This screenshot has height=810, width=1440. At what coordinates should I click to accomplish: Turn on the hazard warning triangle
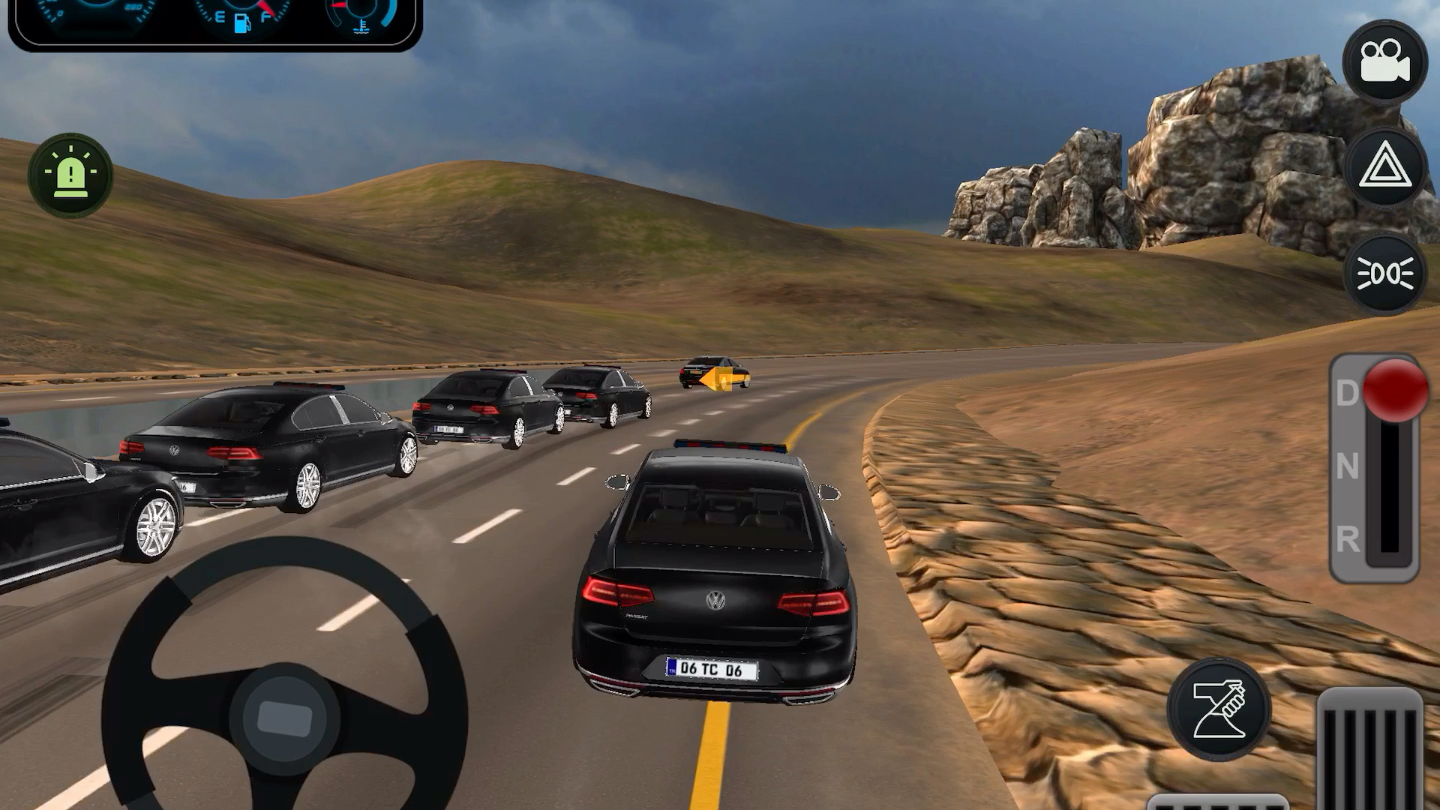(1385, 168)
